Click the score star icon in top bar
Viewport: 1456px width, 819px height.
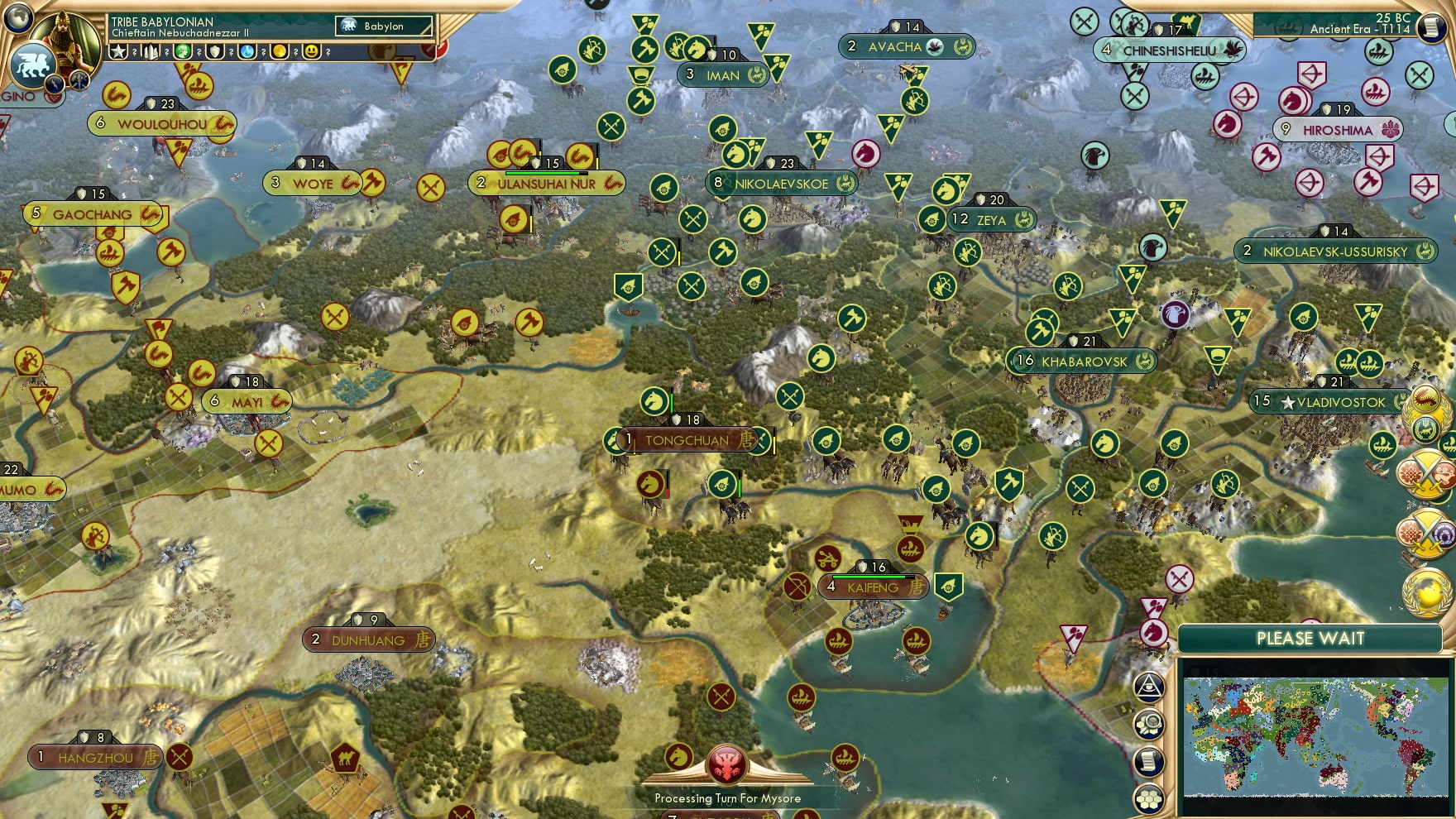click(118, 51)
